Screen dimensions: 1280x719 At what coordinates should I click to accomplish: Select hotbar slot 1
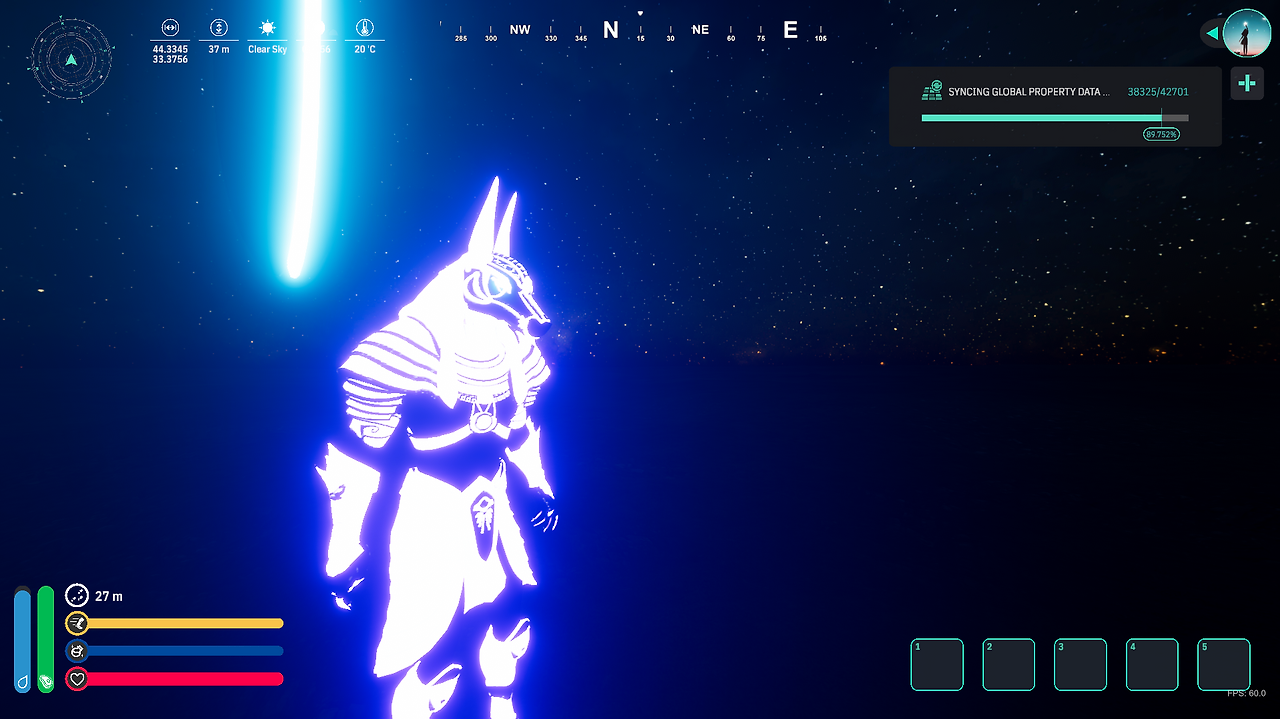click(937, 665)
